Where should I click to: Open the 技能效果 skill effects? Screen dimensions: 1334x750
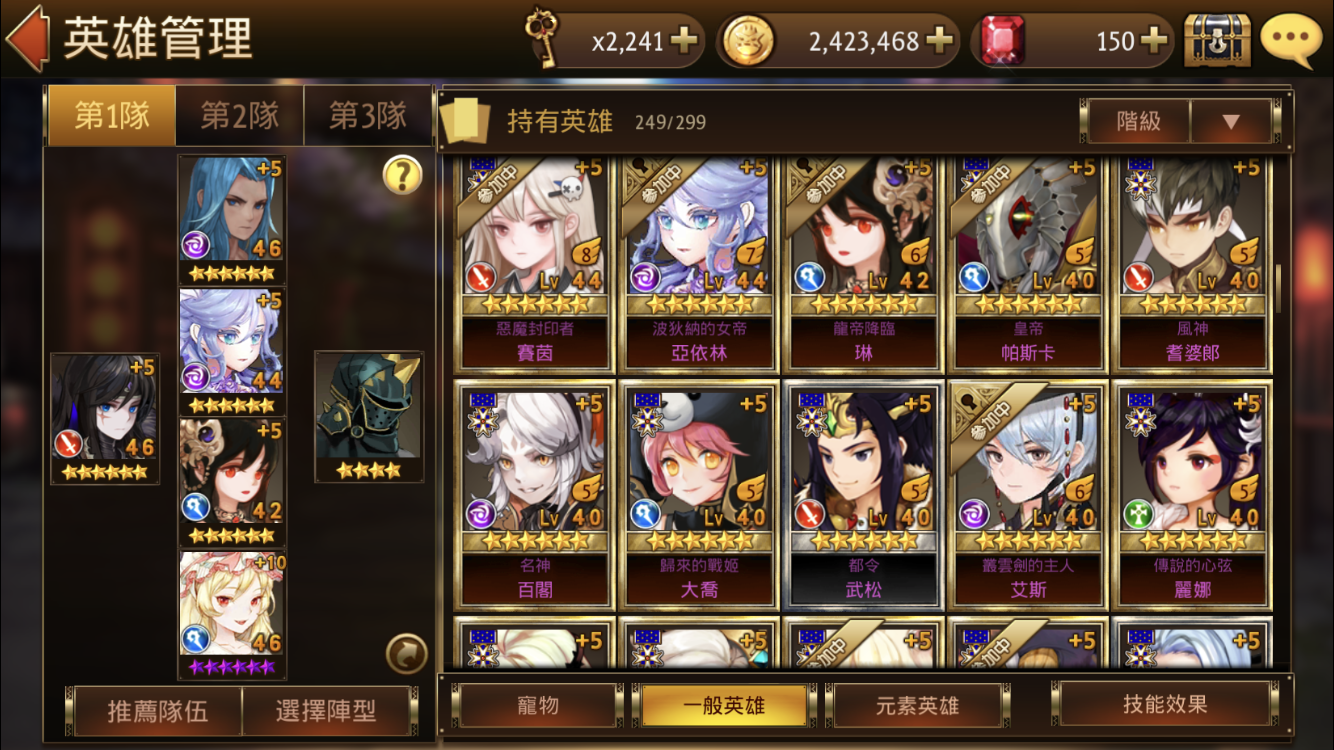coord(1165,704)
